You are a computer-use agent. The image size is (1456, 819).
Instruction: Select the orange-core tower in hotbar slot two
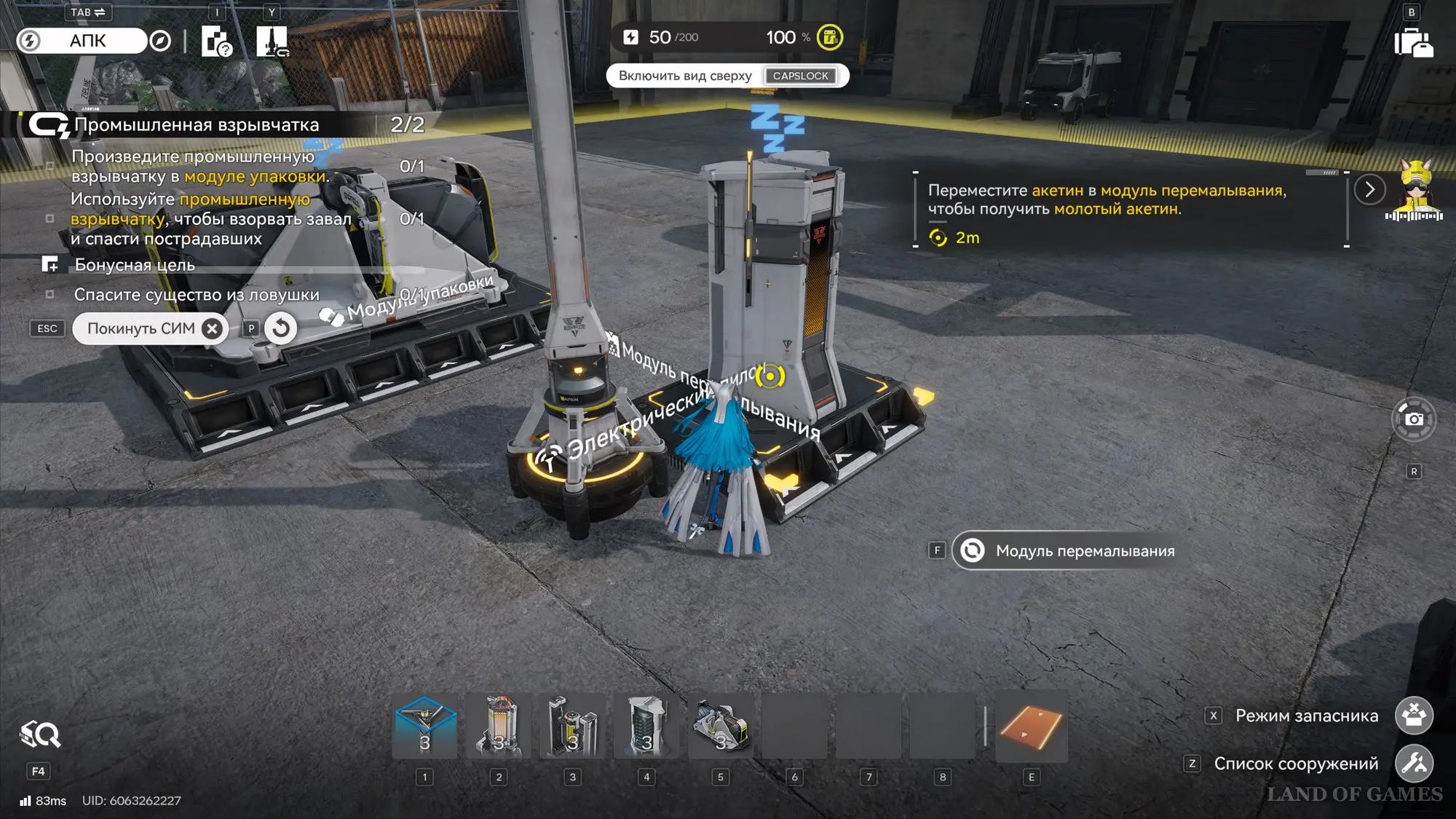click(x=499, y=727)
